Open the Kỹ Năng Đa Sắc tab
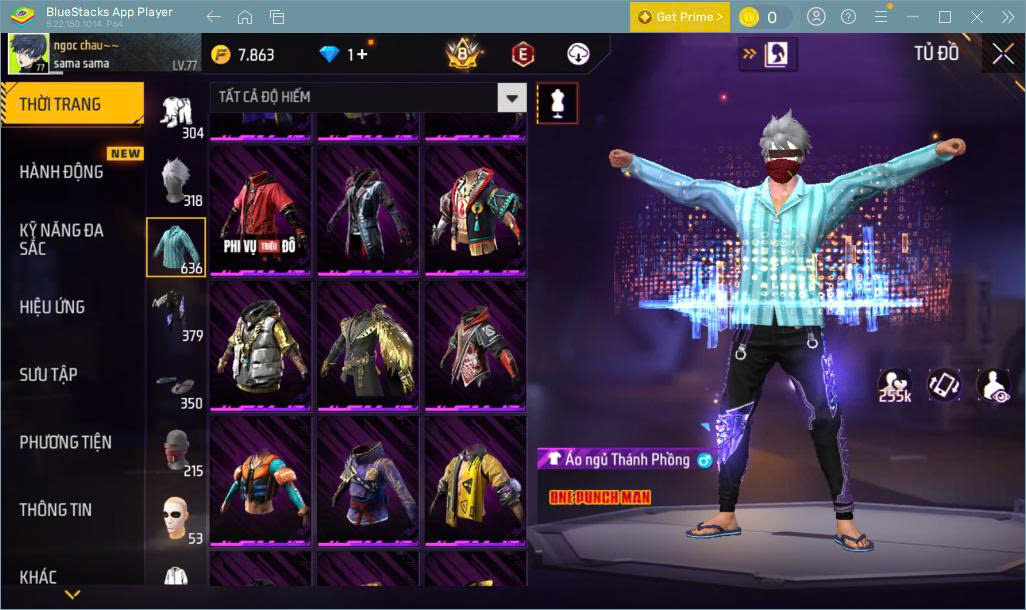Viewport: 1026px width, 610px height. click(62, 239)
